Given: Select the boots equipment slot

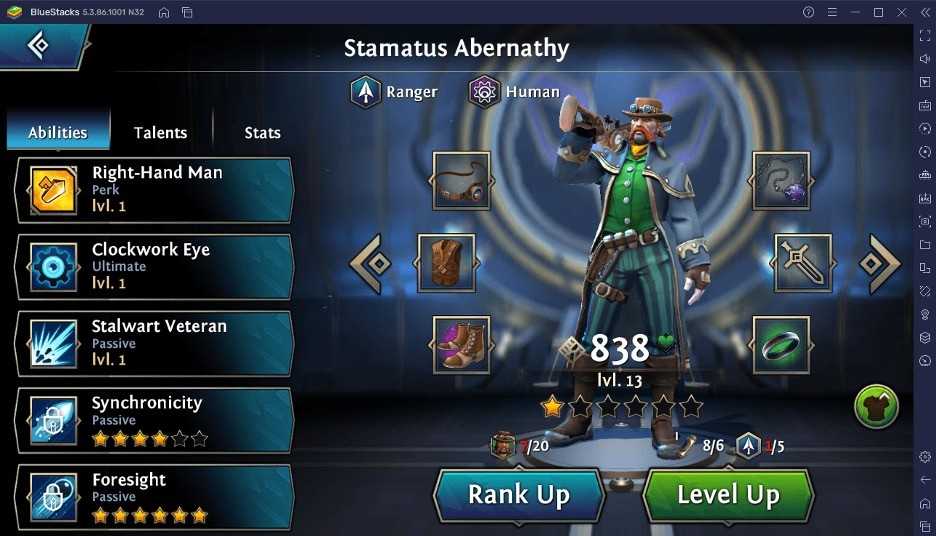Looking at the screenshot, I should tap(461, 343).
